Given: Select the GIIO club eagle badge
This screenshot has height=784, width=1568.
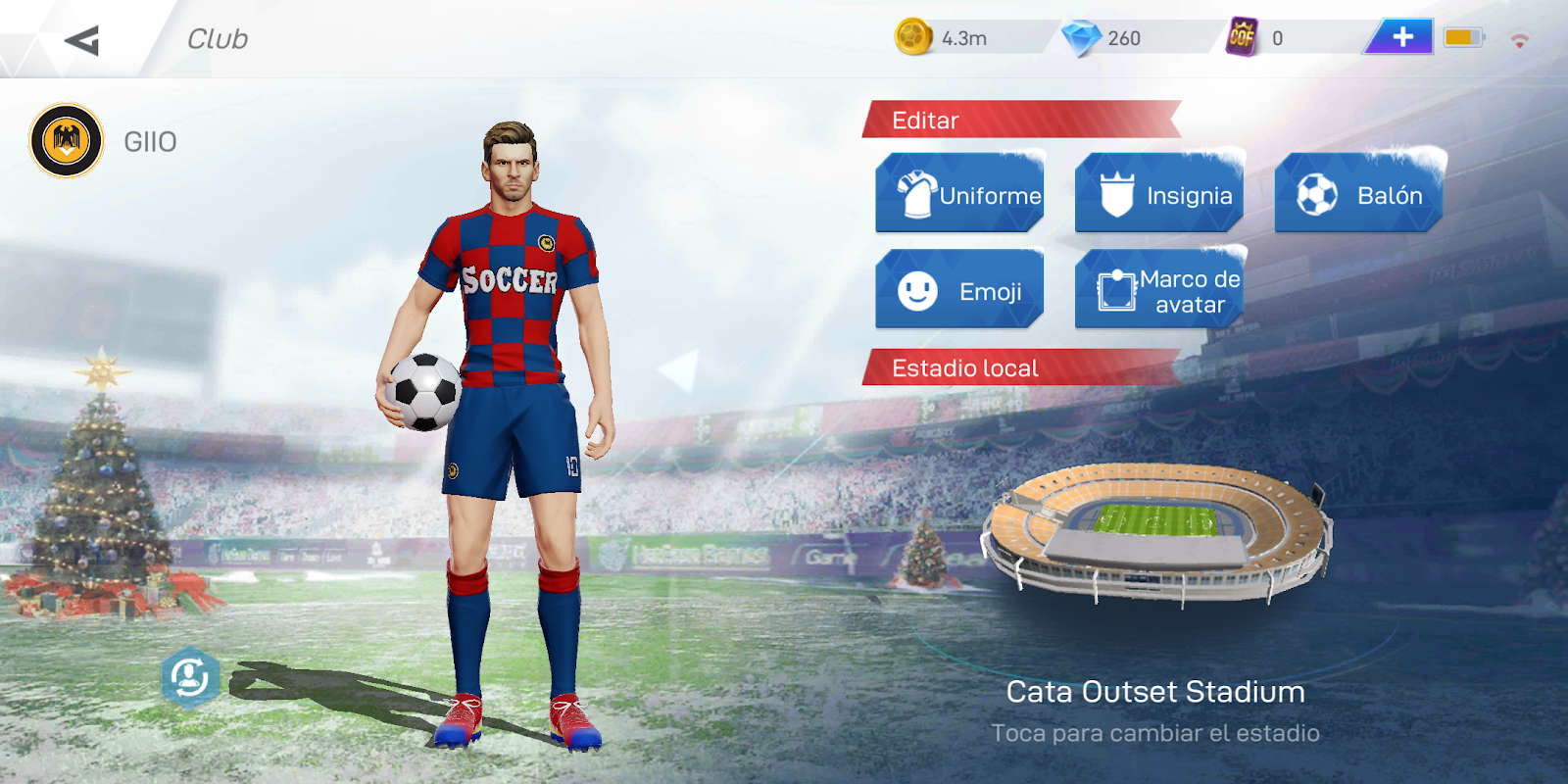Looking at the screenshot, I should (x=66, y=140).
